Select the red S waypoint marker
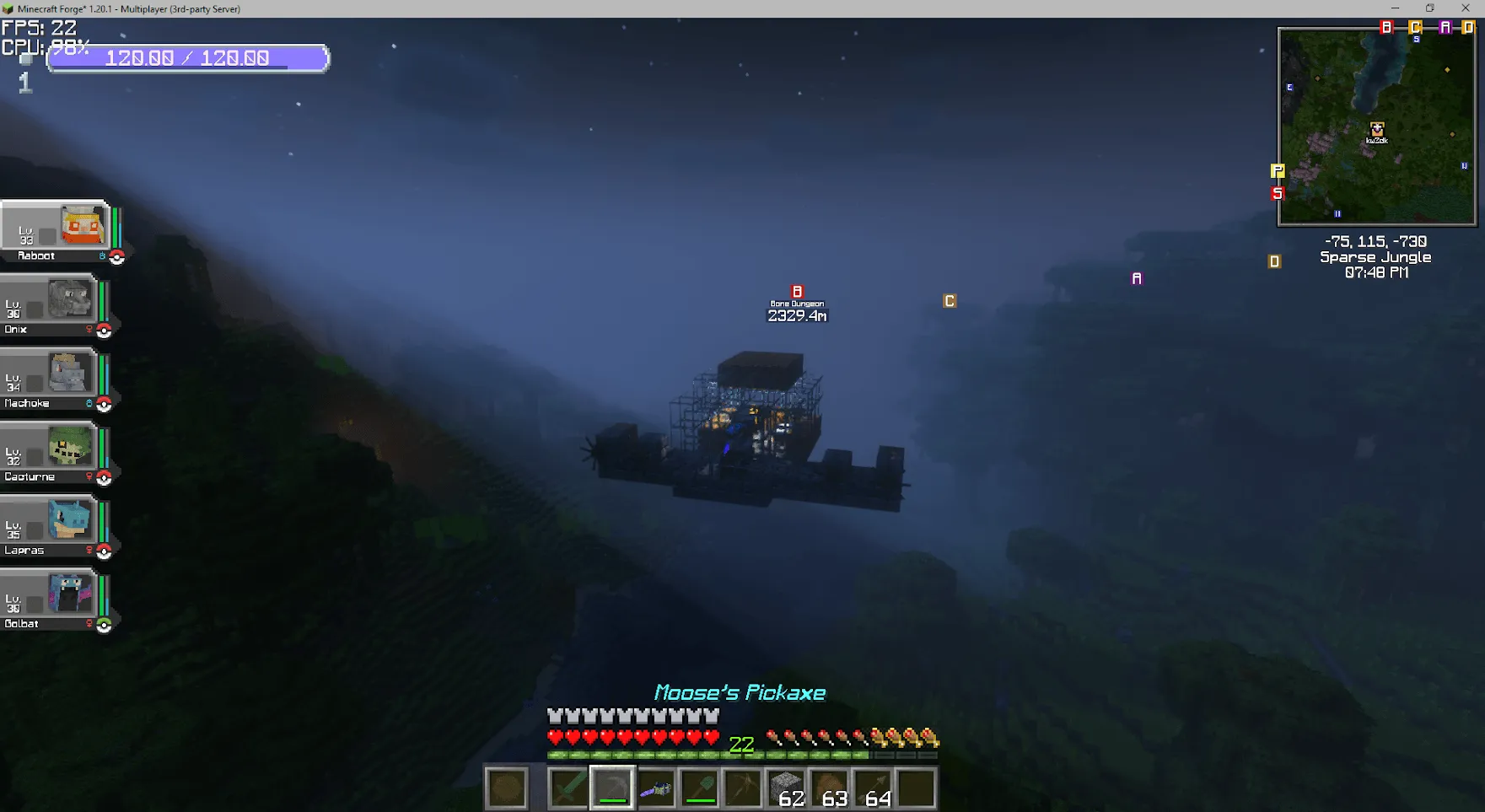Viewport: 1485px width, 812px height. tap(1277, 192)
